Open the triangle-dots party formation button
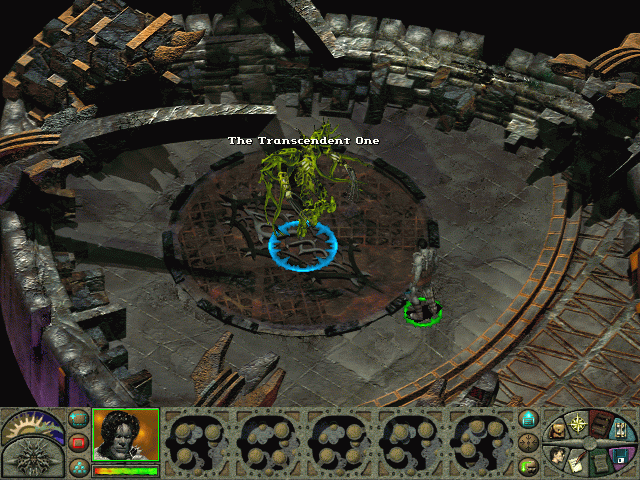This screenshot has width=640, height=480. (77, 466)
